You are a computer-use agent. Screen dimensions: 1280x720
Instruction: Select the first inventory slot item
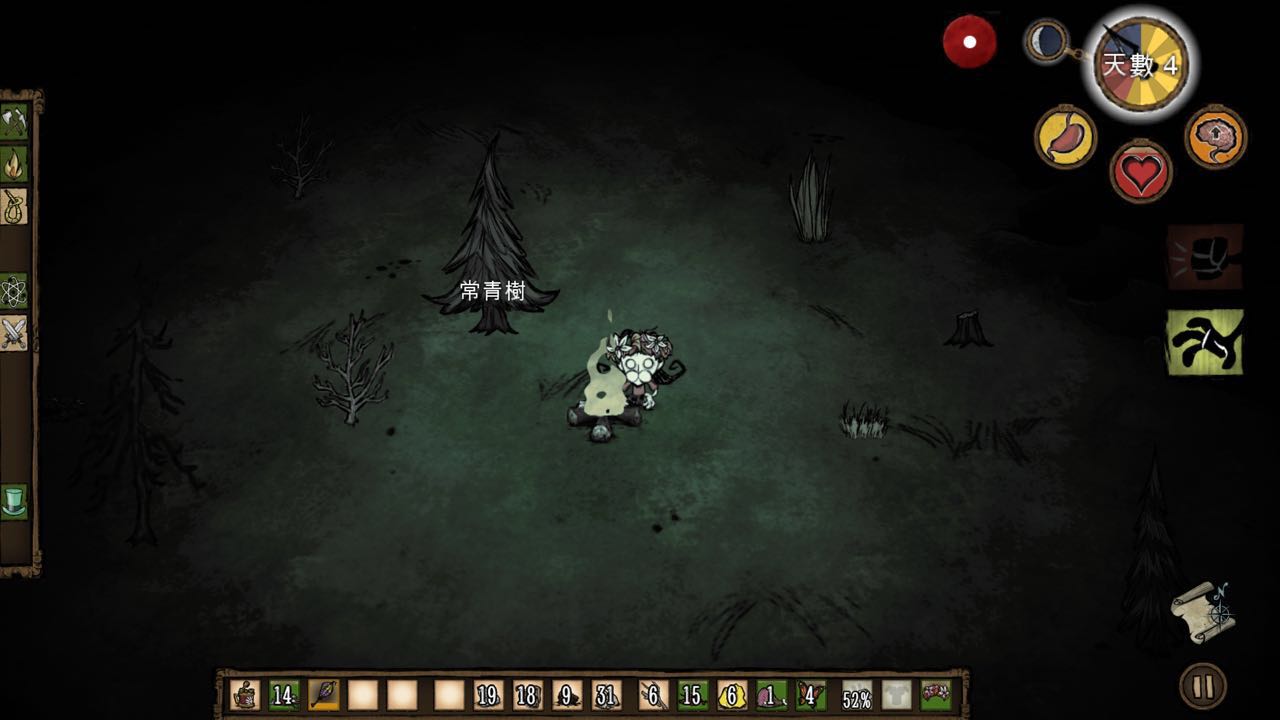(x=245, y=695)
